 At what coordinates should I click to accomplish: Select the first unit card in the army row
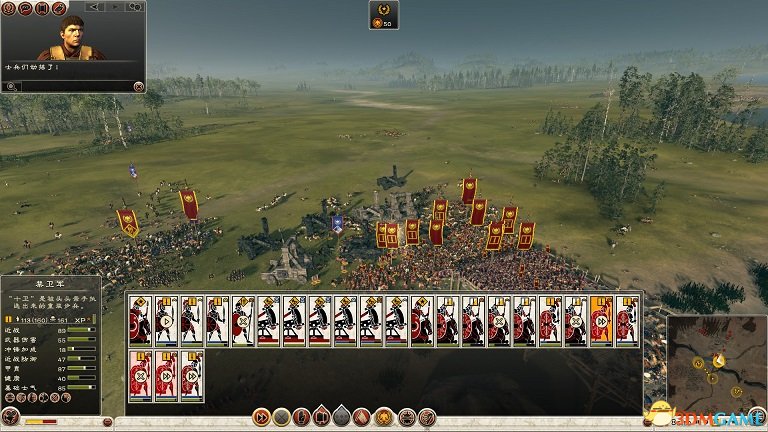[140, 320]
